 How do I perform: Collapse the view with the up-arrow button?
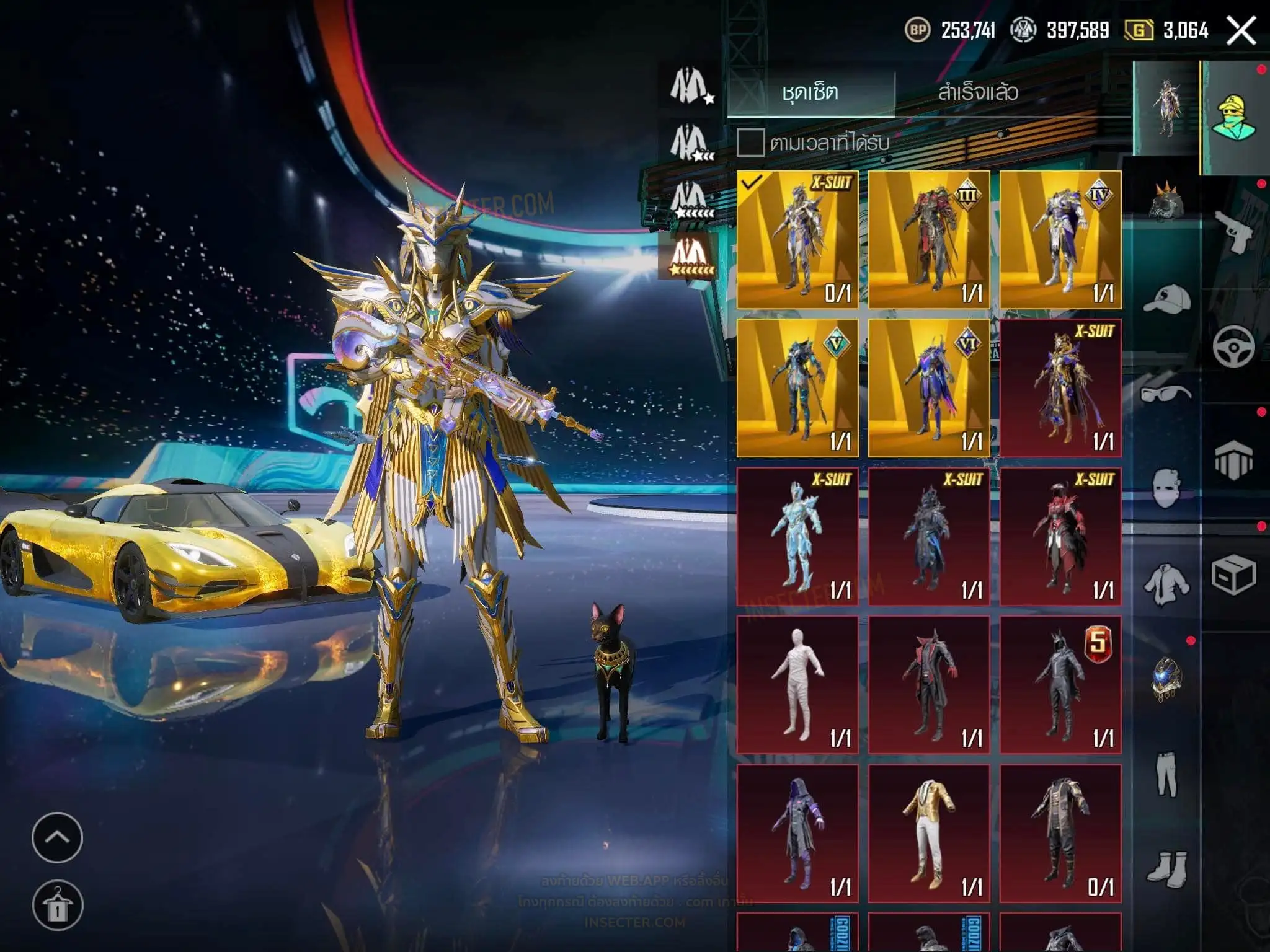click(57, 837)
